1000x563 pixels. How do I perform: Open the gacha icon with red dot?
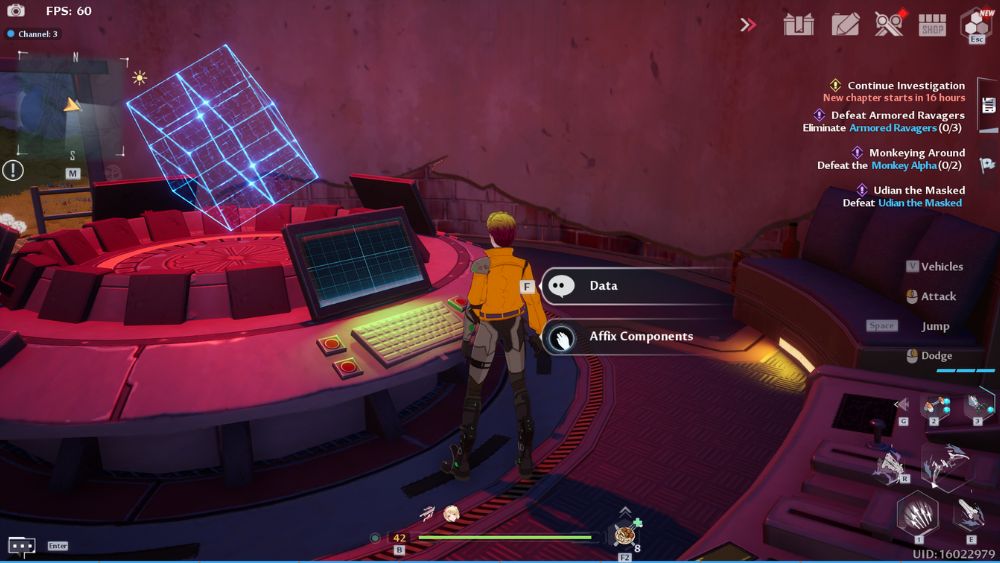[889, 24]
